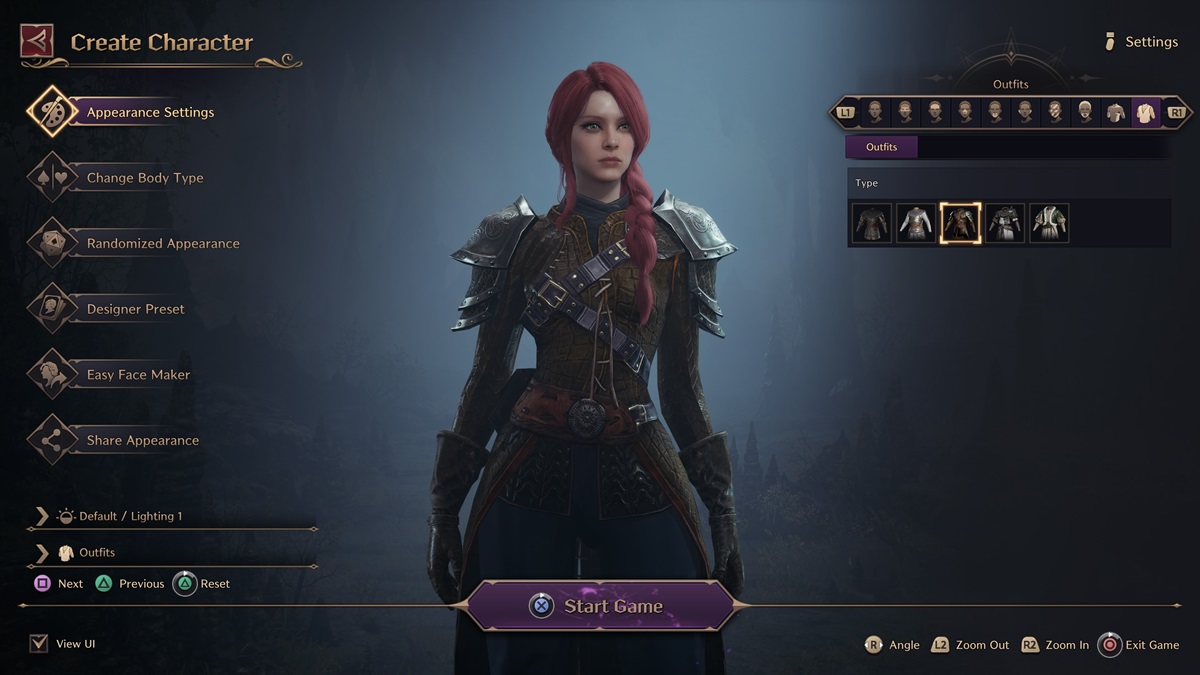This screenshot has height=675, width=1200.
Task: Open Share Appearance option
Action: click(142, 440)
